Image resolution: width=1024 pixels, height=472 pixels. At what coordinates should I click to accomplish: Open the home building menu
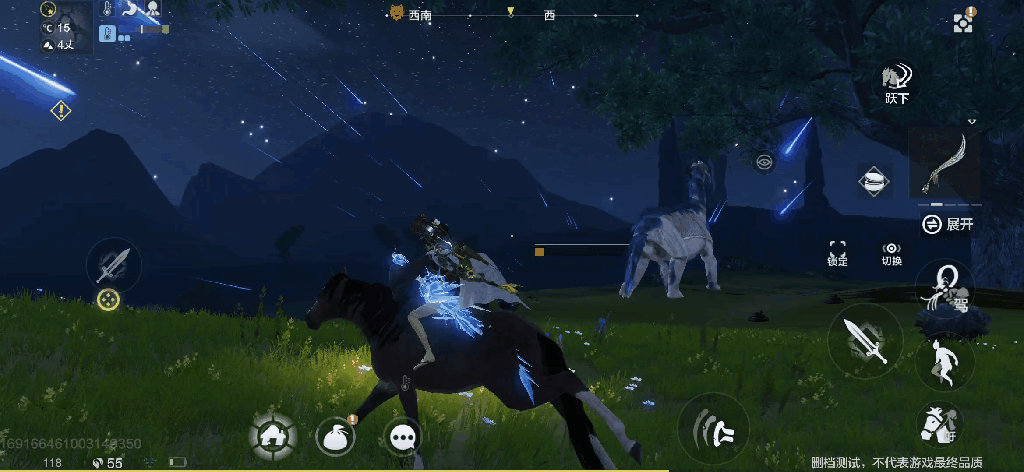point(273,436)
